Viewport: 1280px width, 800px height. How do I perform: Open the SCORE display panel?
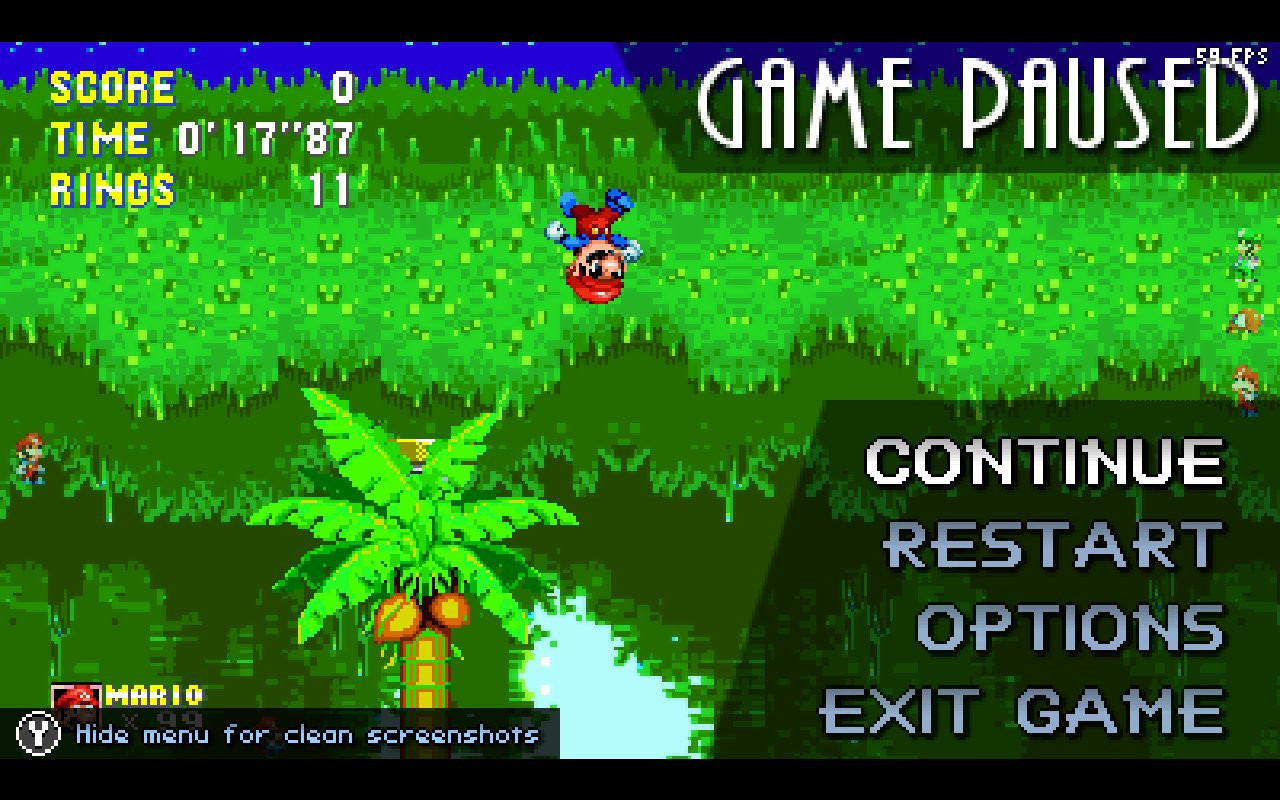tap(113, 88)
